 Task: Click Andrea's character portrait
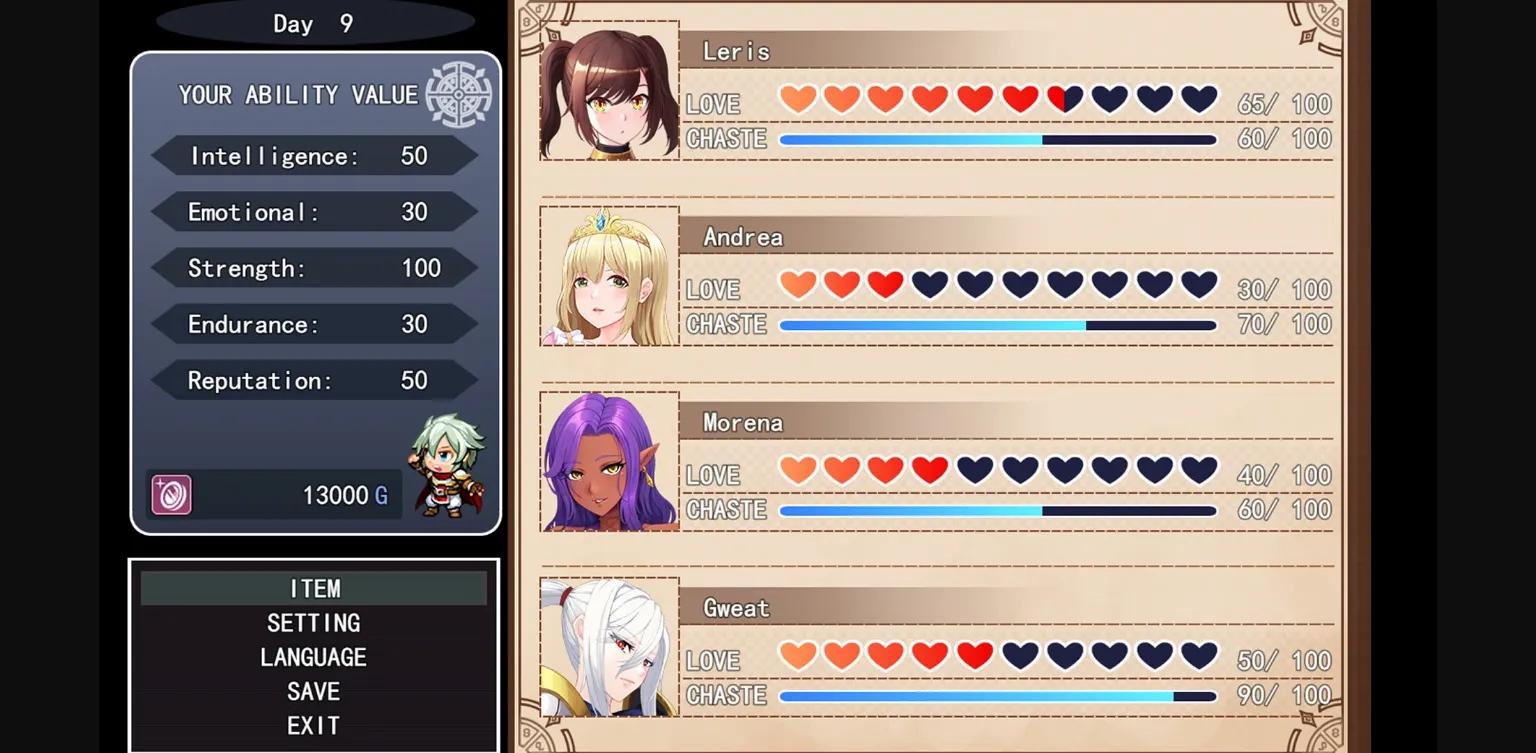[x=608, y=275]
